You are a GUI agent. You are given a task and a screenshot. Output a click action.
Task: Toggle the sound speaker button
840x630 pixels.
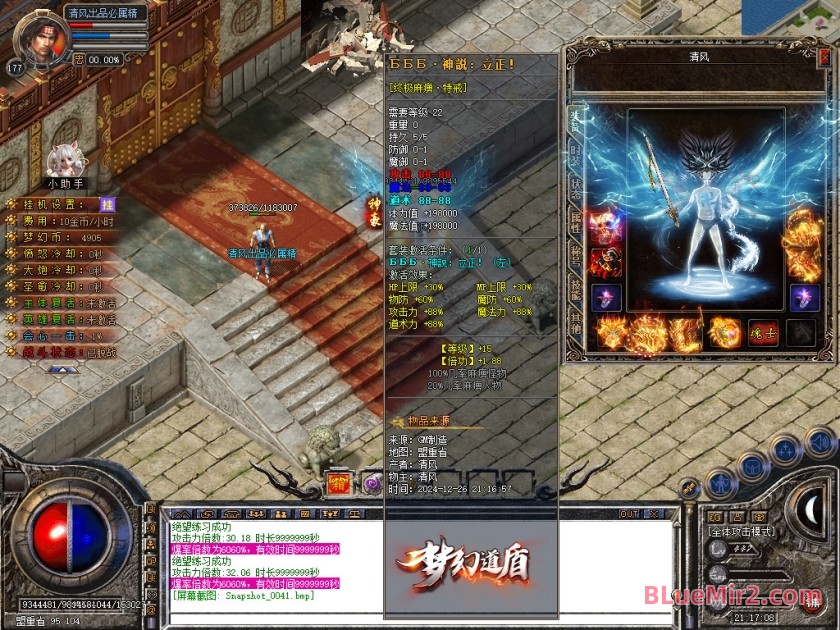[x=821, y=441]
